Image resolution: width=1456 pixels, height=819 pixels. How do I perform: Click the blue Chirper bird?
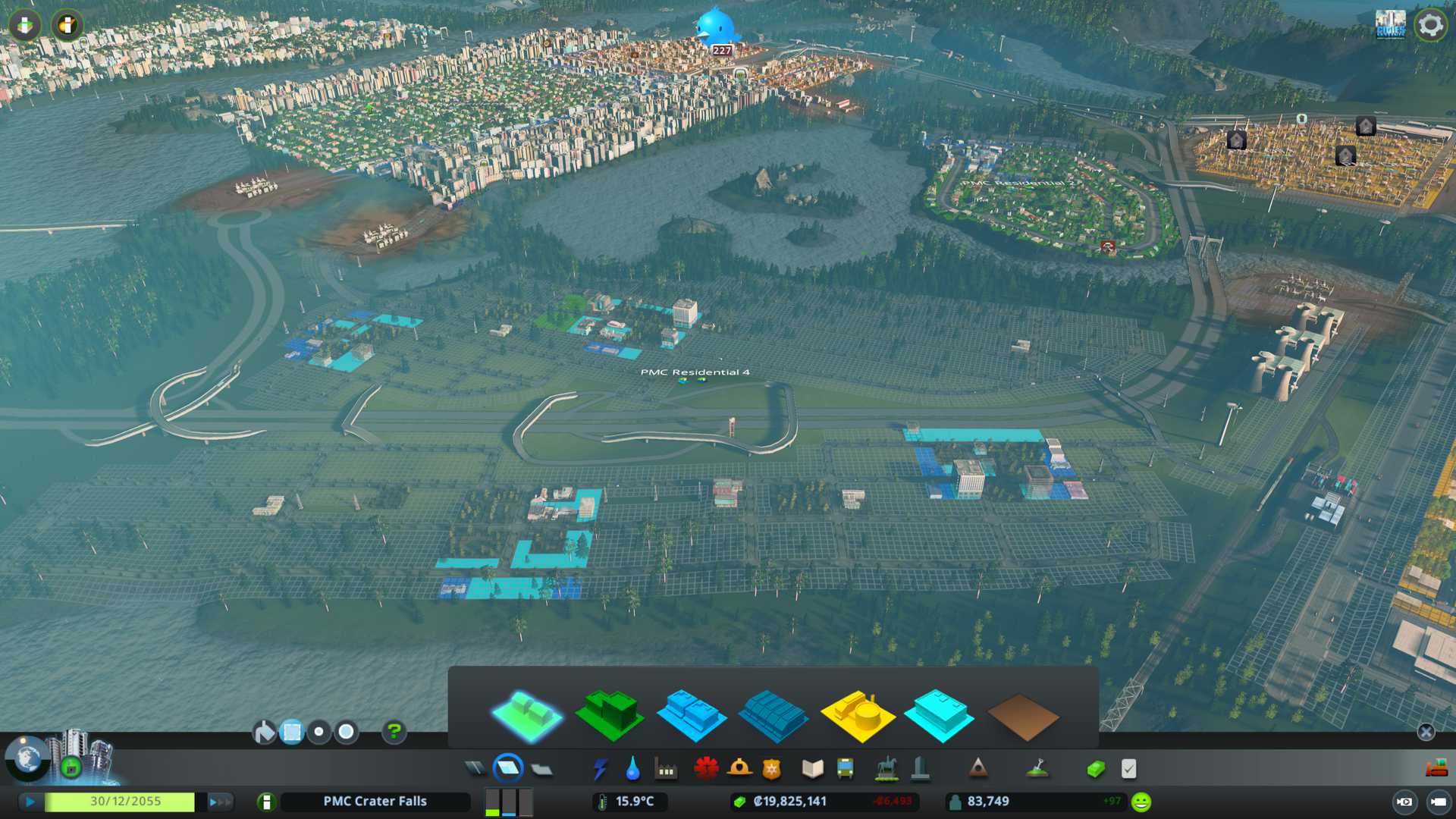click(x=714, y=27)
